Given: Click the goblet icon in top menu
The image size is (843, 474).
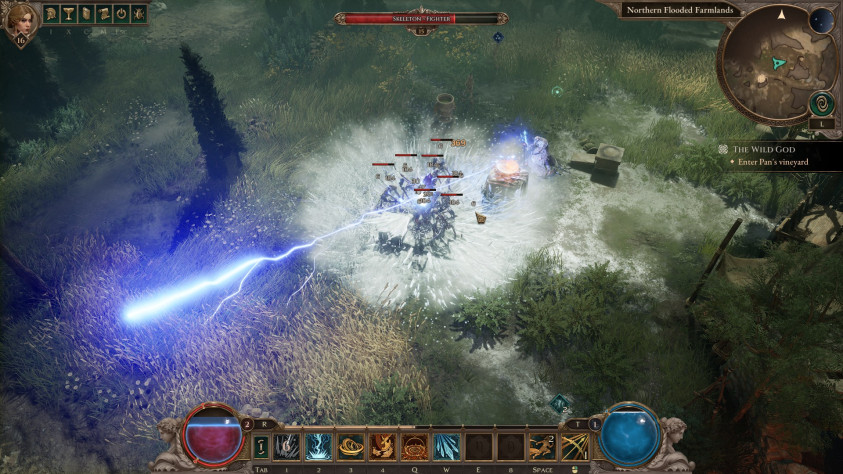Looking at the screenshot, I should (66, 14).
